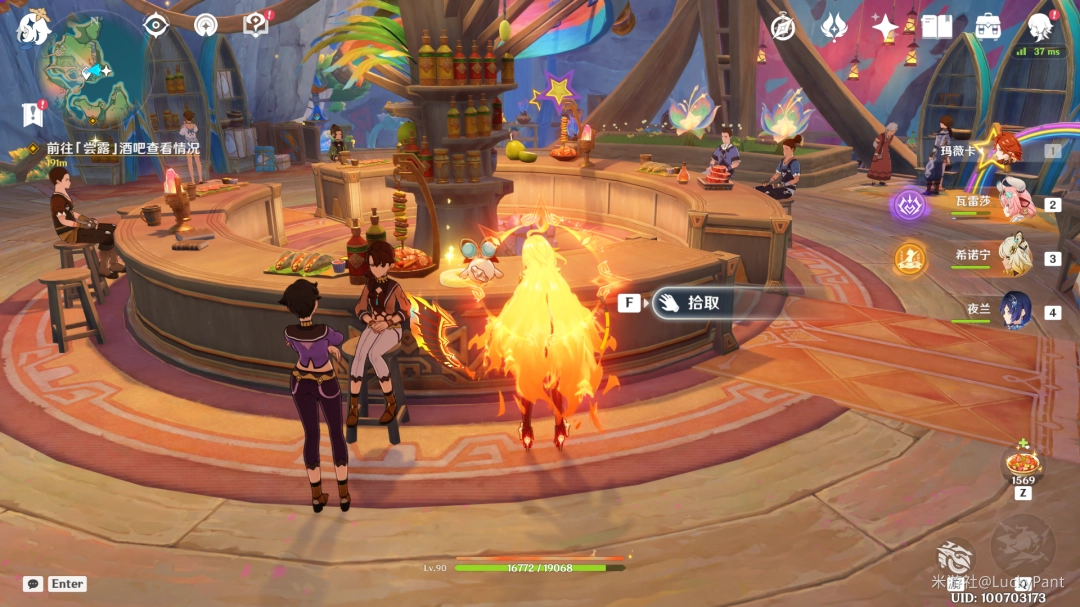The height and width of the screenshot is (607, 1080).
Task: Open the banner notice icon below the minimap
Action: coord(33,114)
